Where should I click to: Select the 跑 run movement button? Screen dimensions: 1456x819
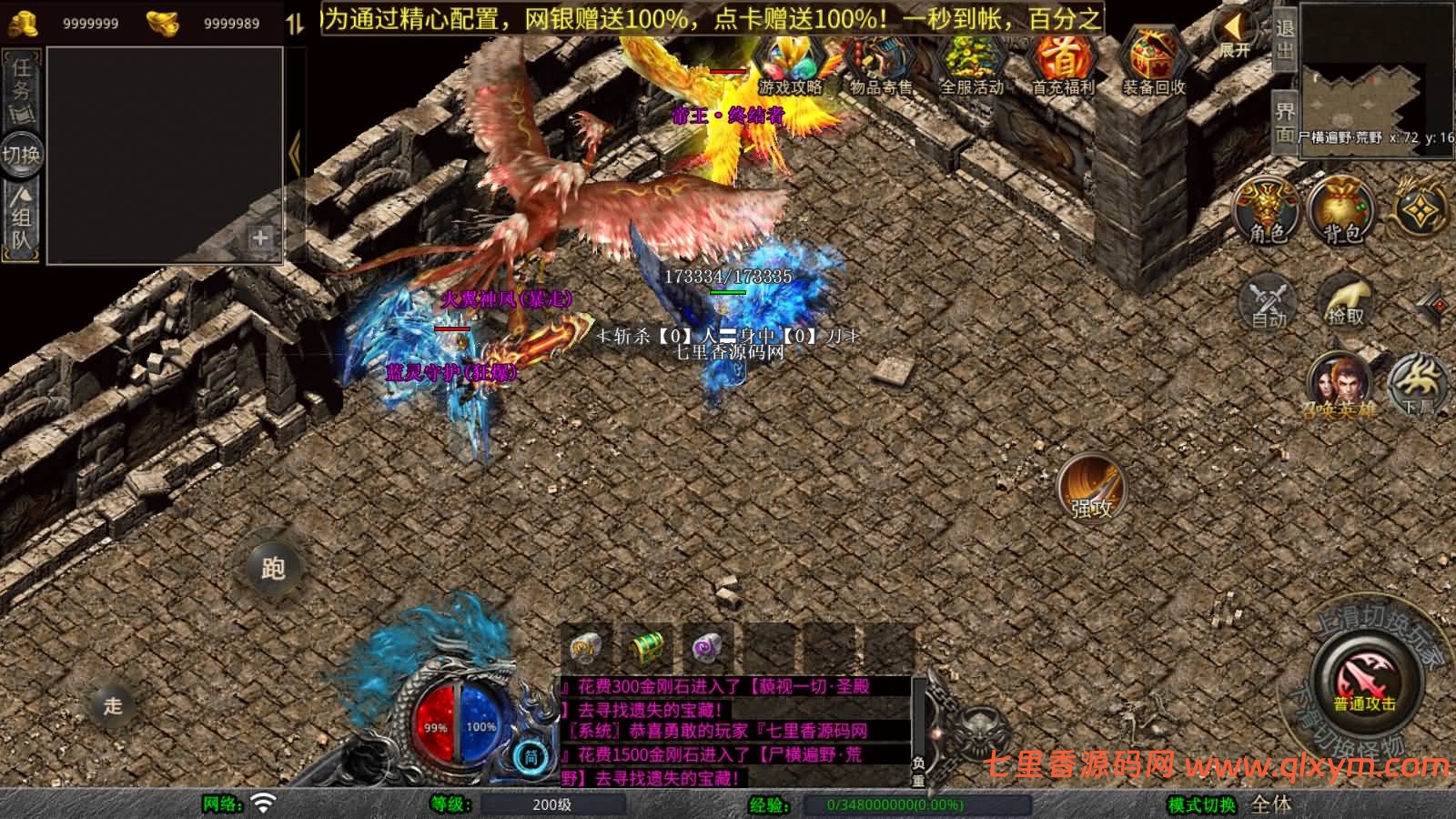[273, 568]
